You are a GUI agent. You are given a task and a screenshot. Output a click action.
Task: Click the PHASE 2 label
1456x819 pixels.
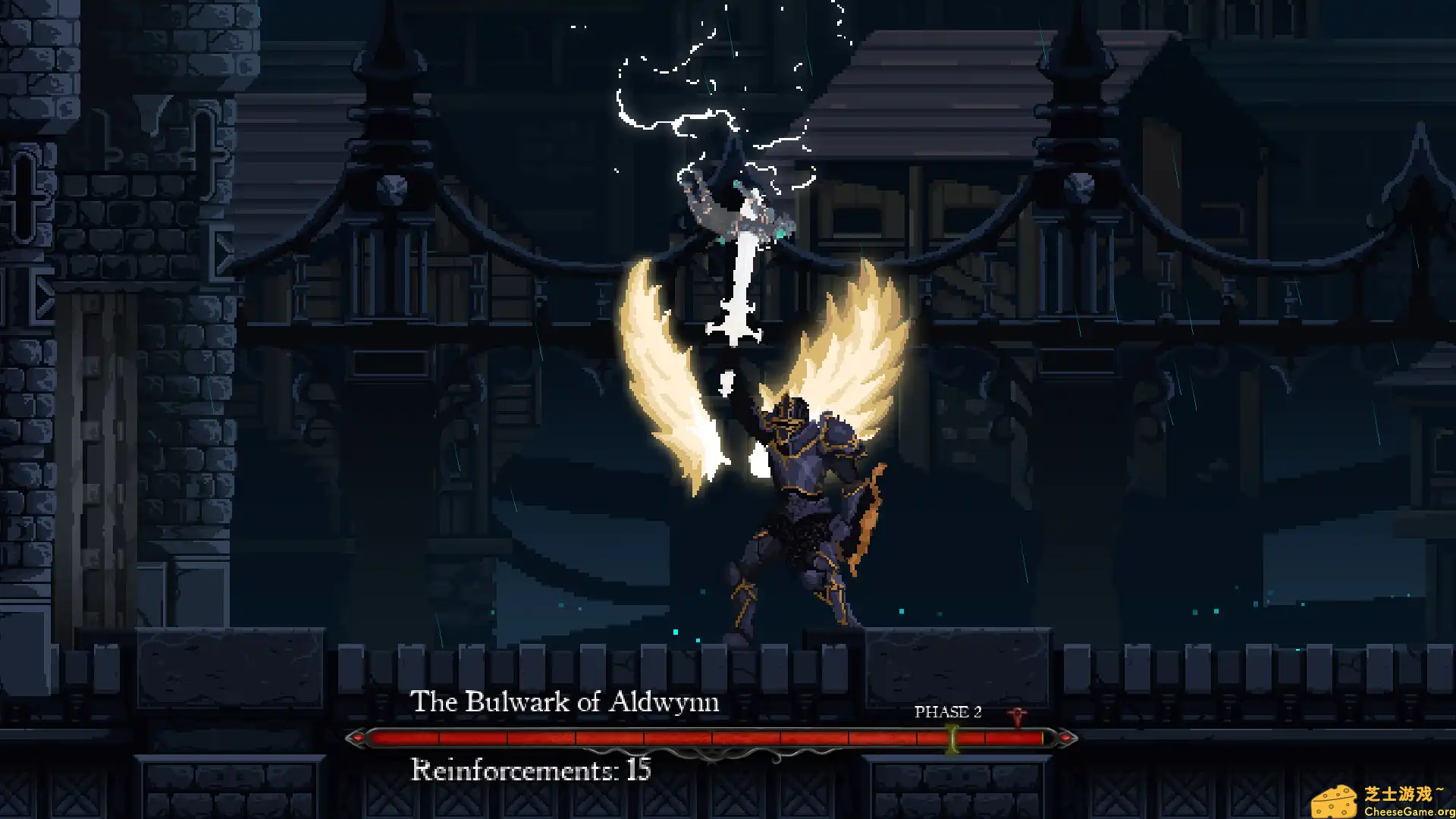pos(948,713)
